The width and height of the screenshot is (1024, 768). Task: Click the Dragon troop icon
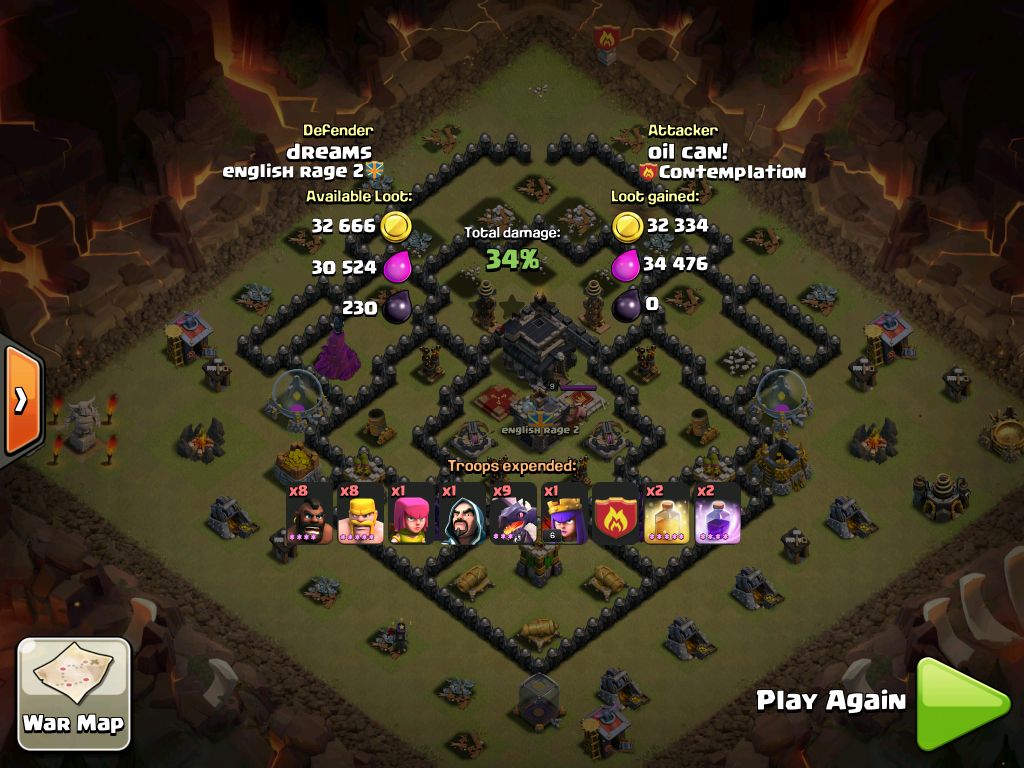[x=513, y=514]
